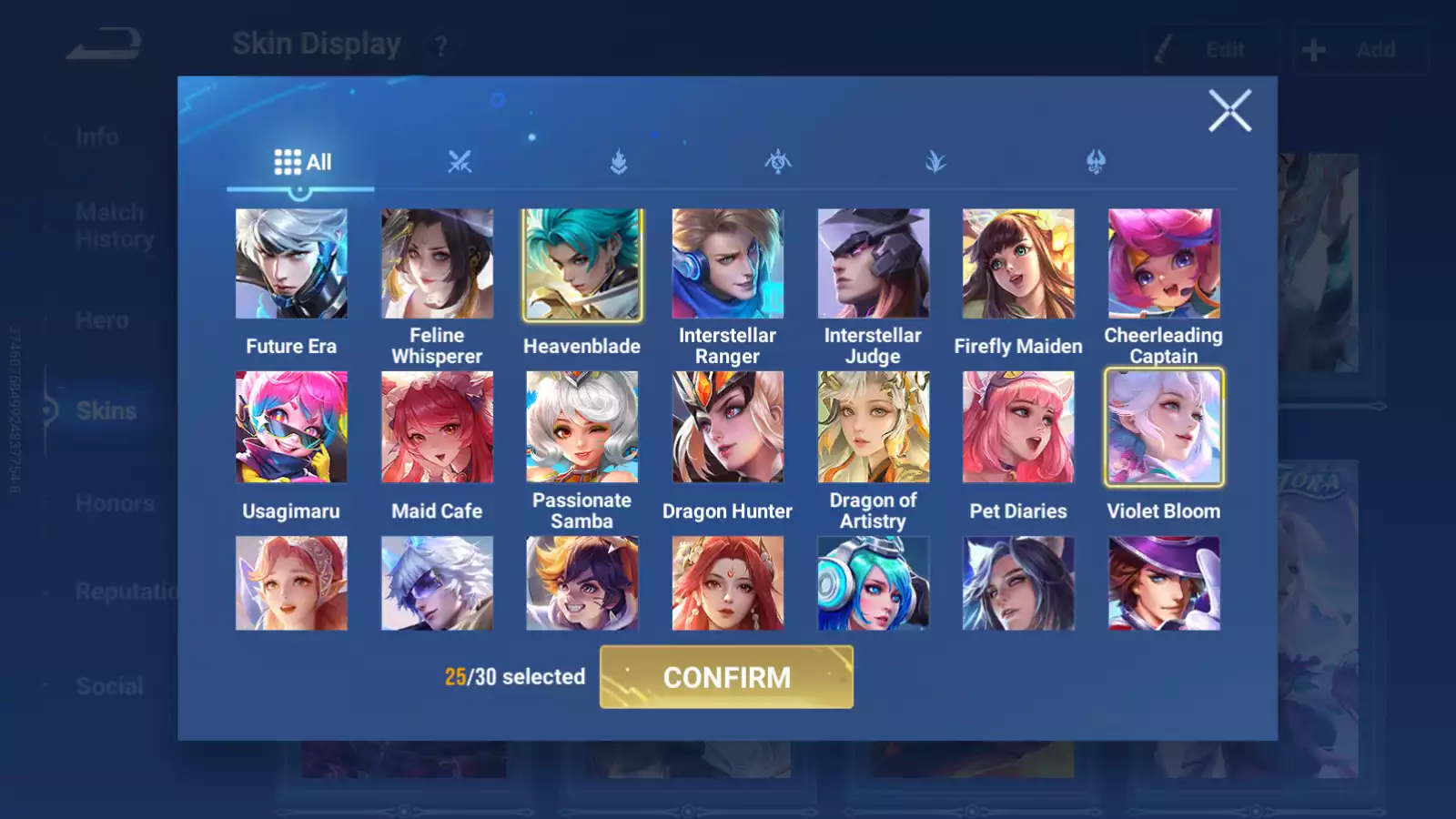Switch to the All skins tab

point(302,162)
